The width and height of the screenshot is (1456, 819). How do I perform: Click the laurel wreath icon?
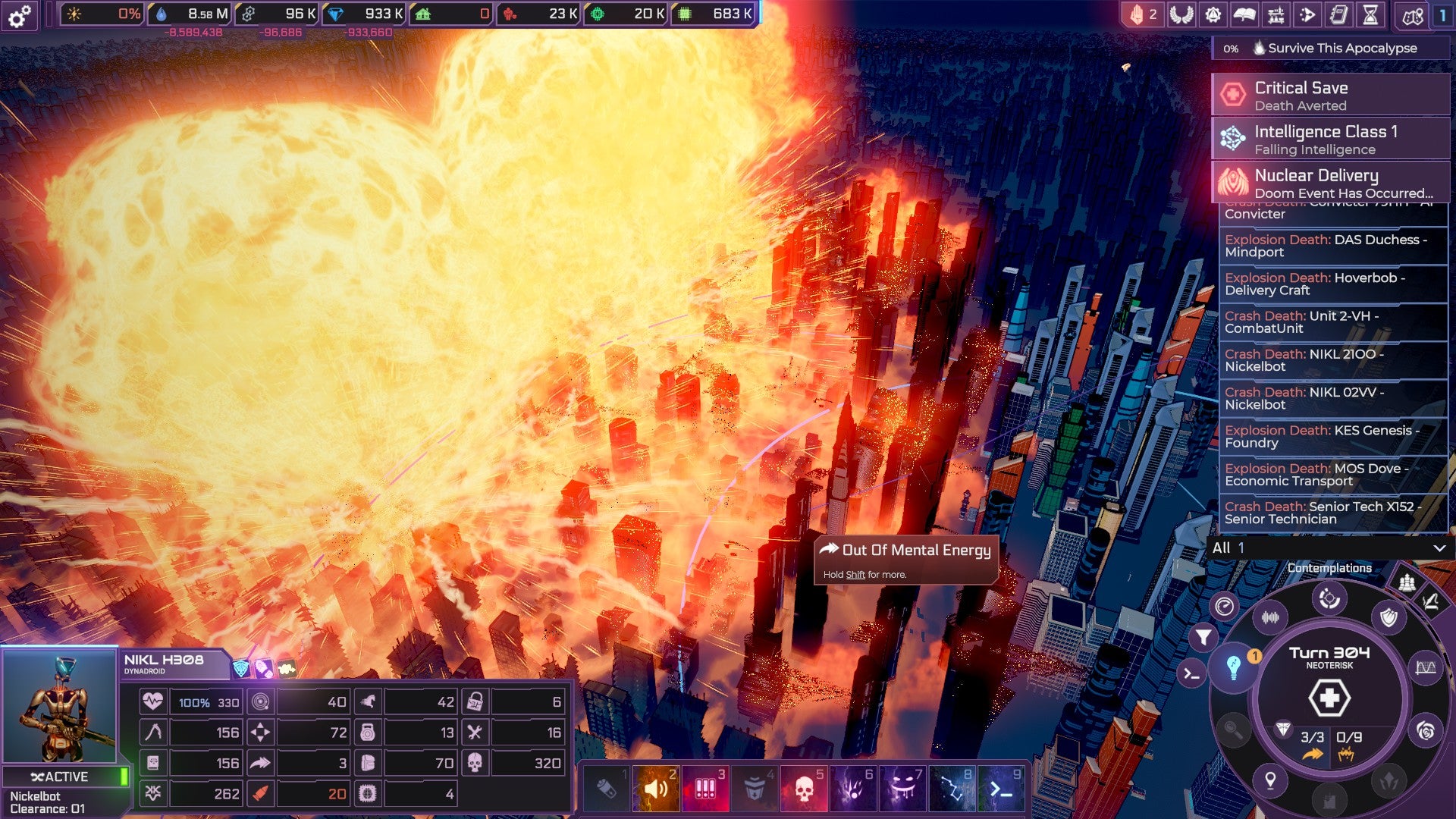click(1181, 14)
